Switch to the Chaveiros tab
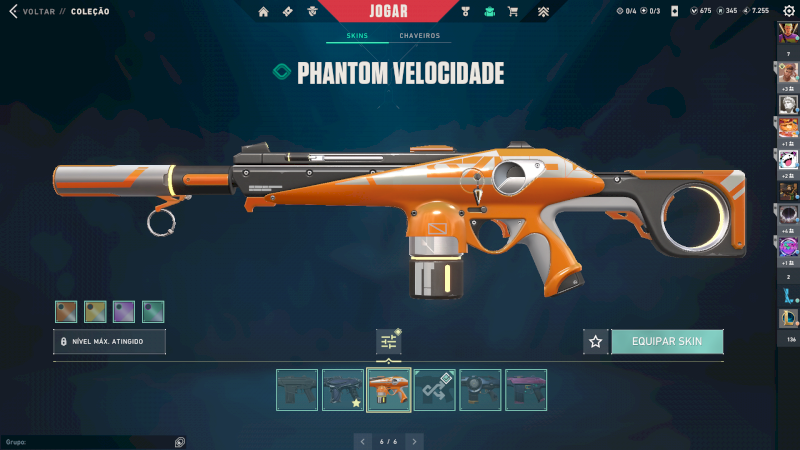 419,36
